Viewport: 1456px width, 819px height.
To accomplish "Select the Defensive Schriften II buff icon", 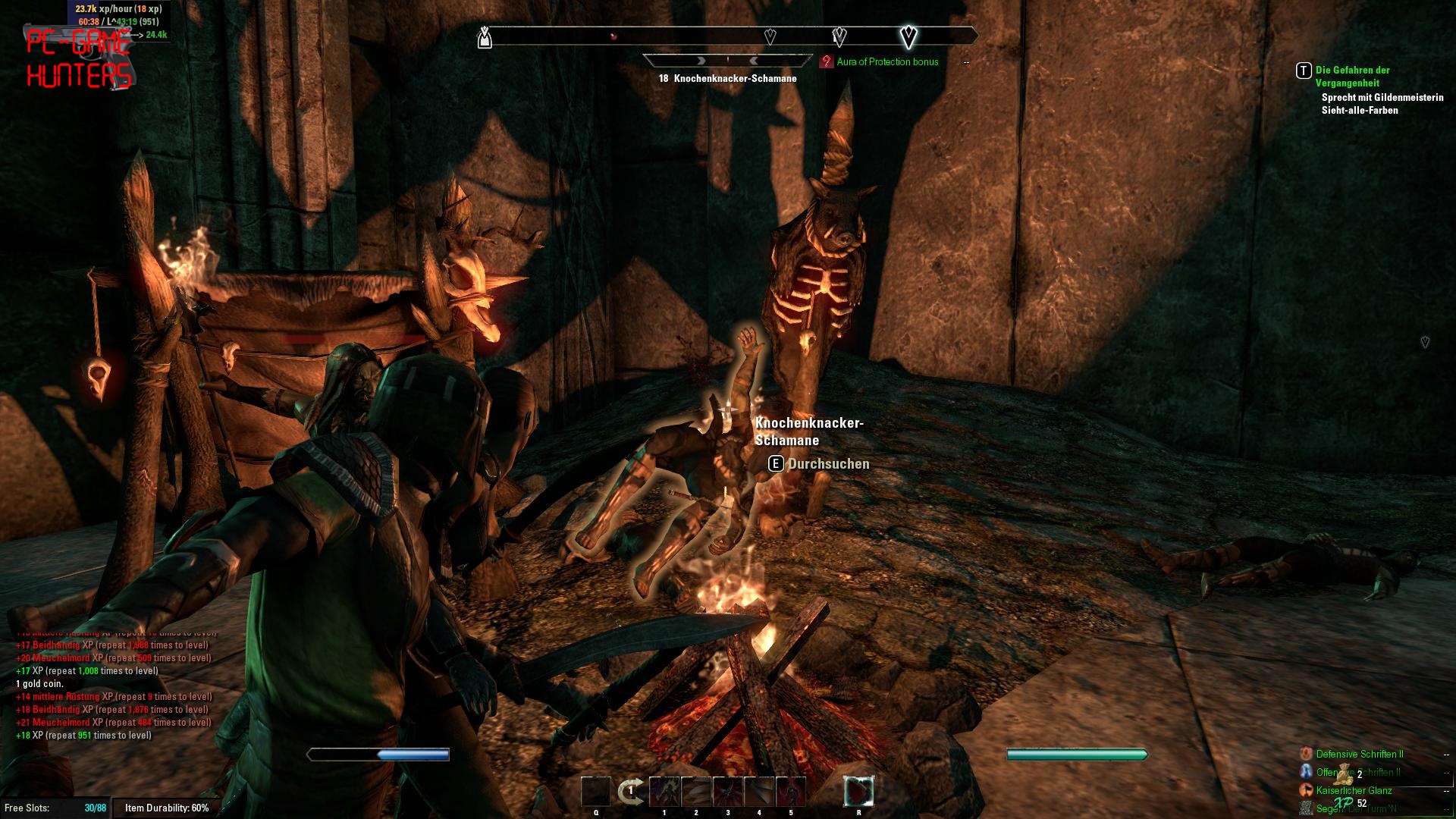I will [x=1307, y=754].
